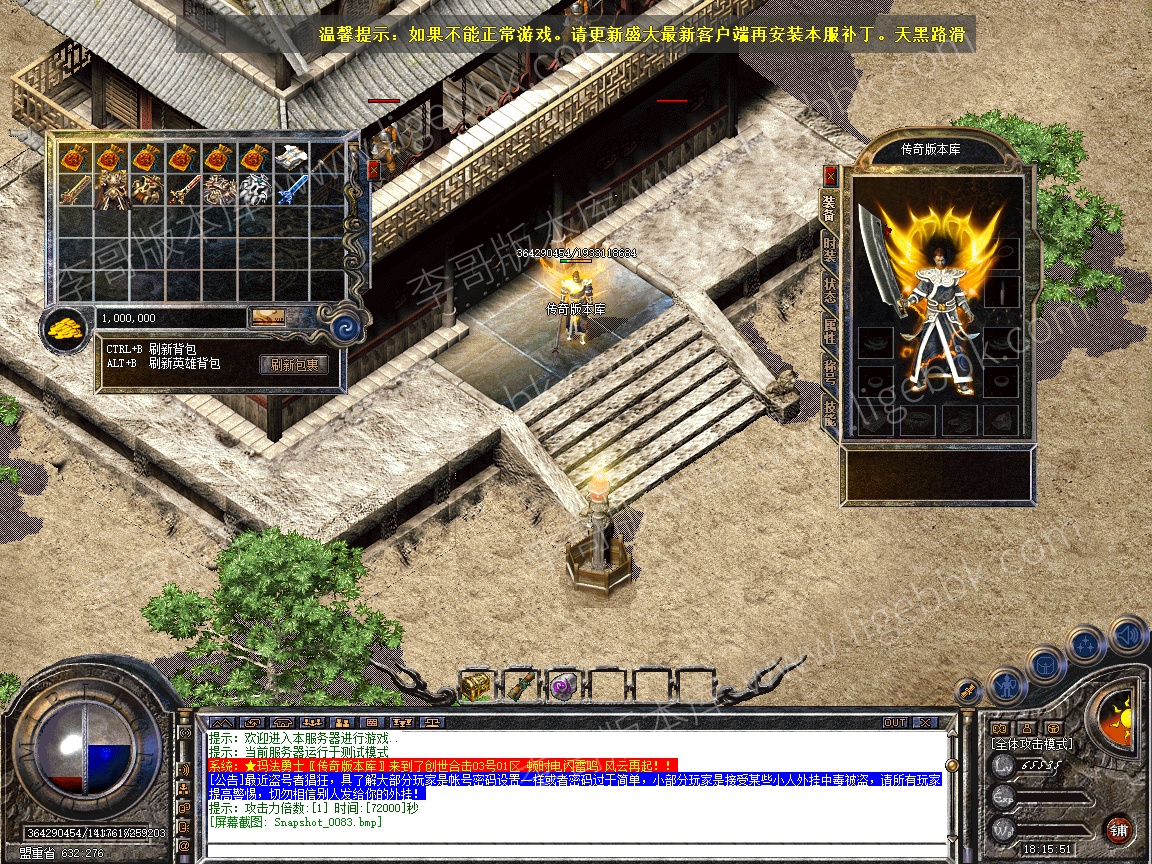This screenshot has width=1152, height=864.
Task: Click the OUT button on chat bar
Action: [x=894, y=722]
